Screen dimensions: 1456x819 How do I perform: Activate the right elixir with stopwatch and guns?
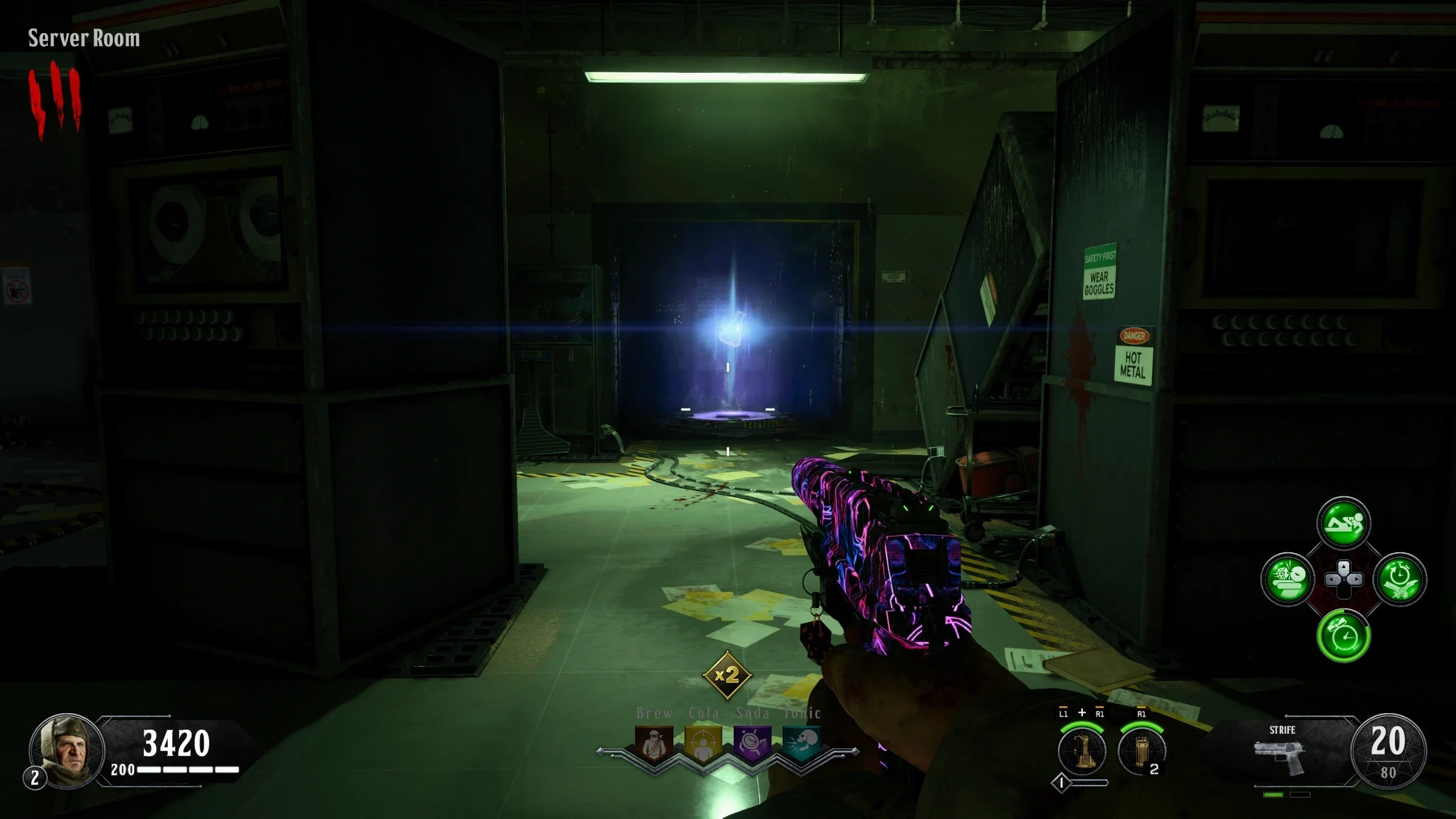pos(1400,580)
